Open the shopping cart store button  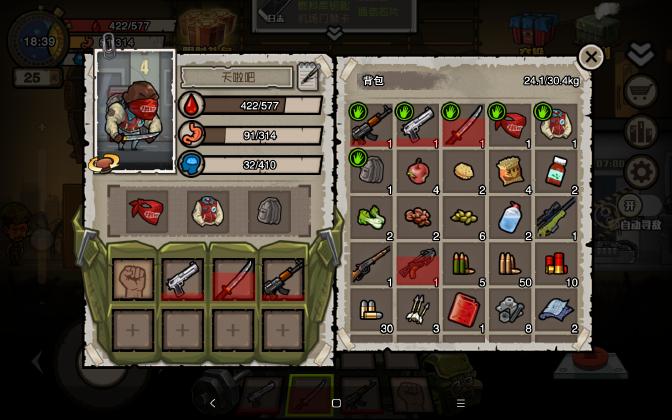[639, 93]
